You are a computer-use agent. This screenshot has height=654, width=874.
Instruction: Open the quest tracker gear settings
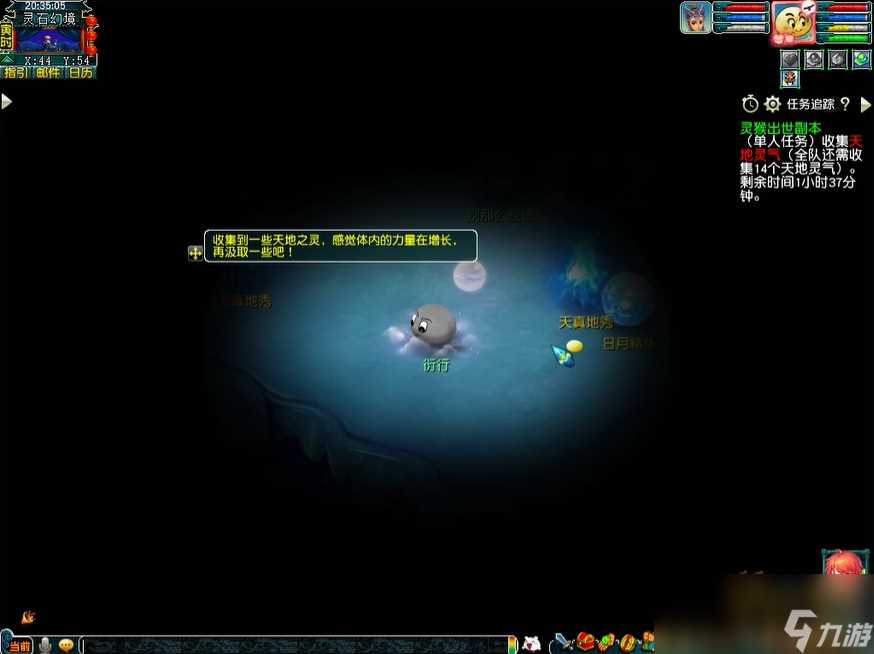click(x=772, y=104)
